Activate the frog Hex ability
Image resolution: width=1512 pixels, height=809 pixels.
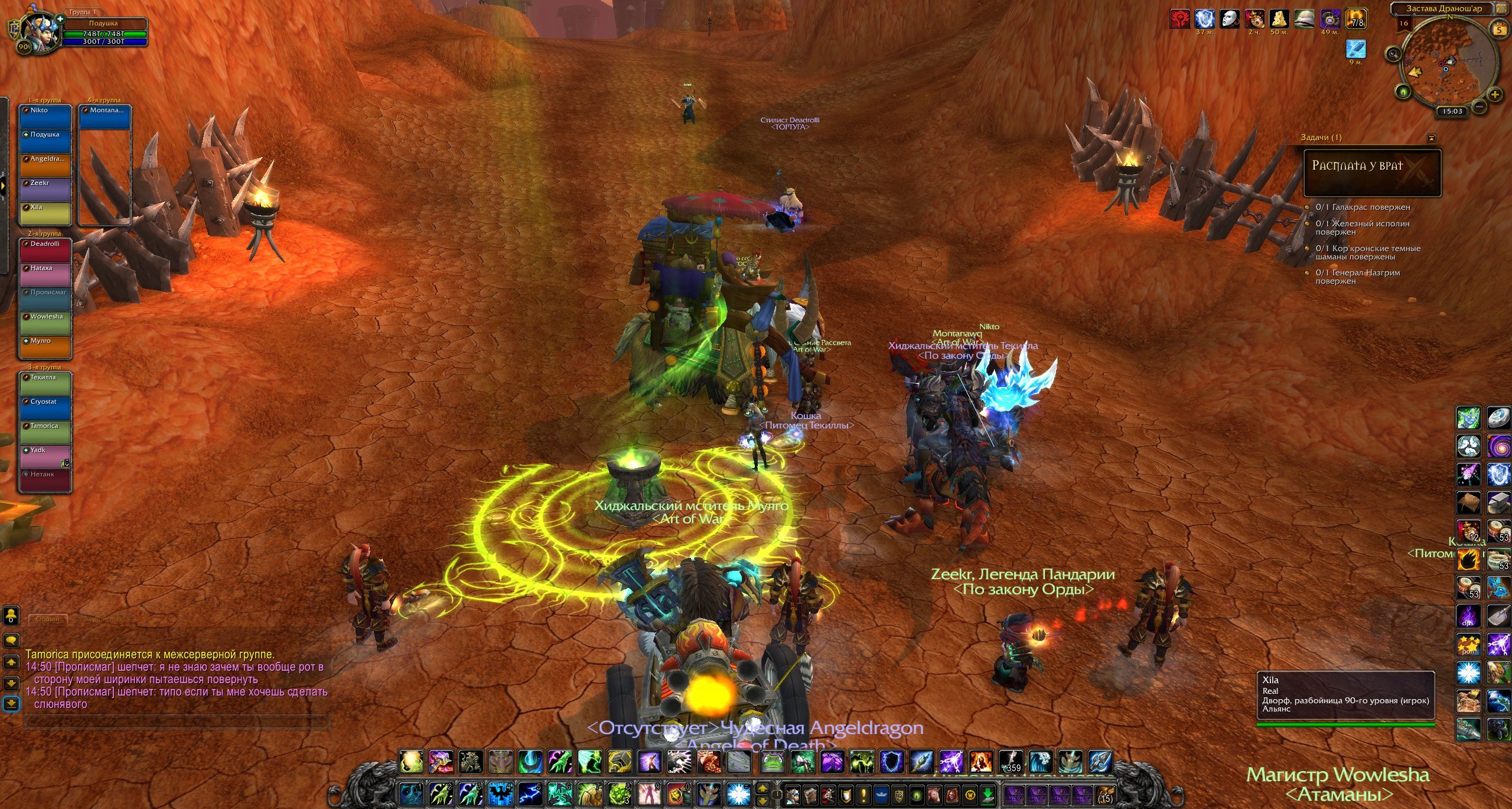click(771, 762)
